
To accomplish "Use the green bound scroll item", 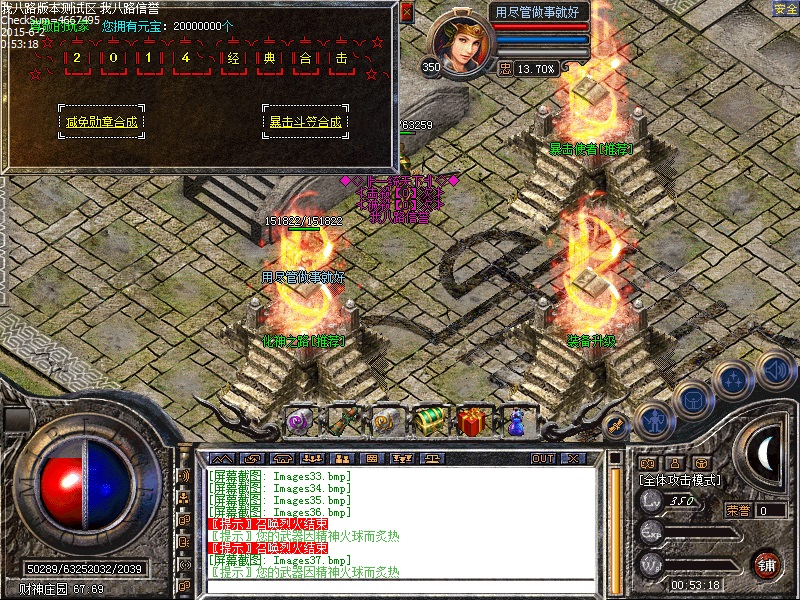I will pos(343,421).
